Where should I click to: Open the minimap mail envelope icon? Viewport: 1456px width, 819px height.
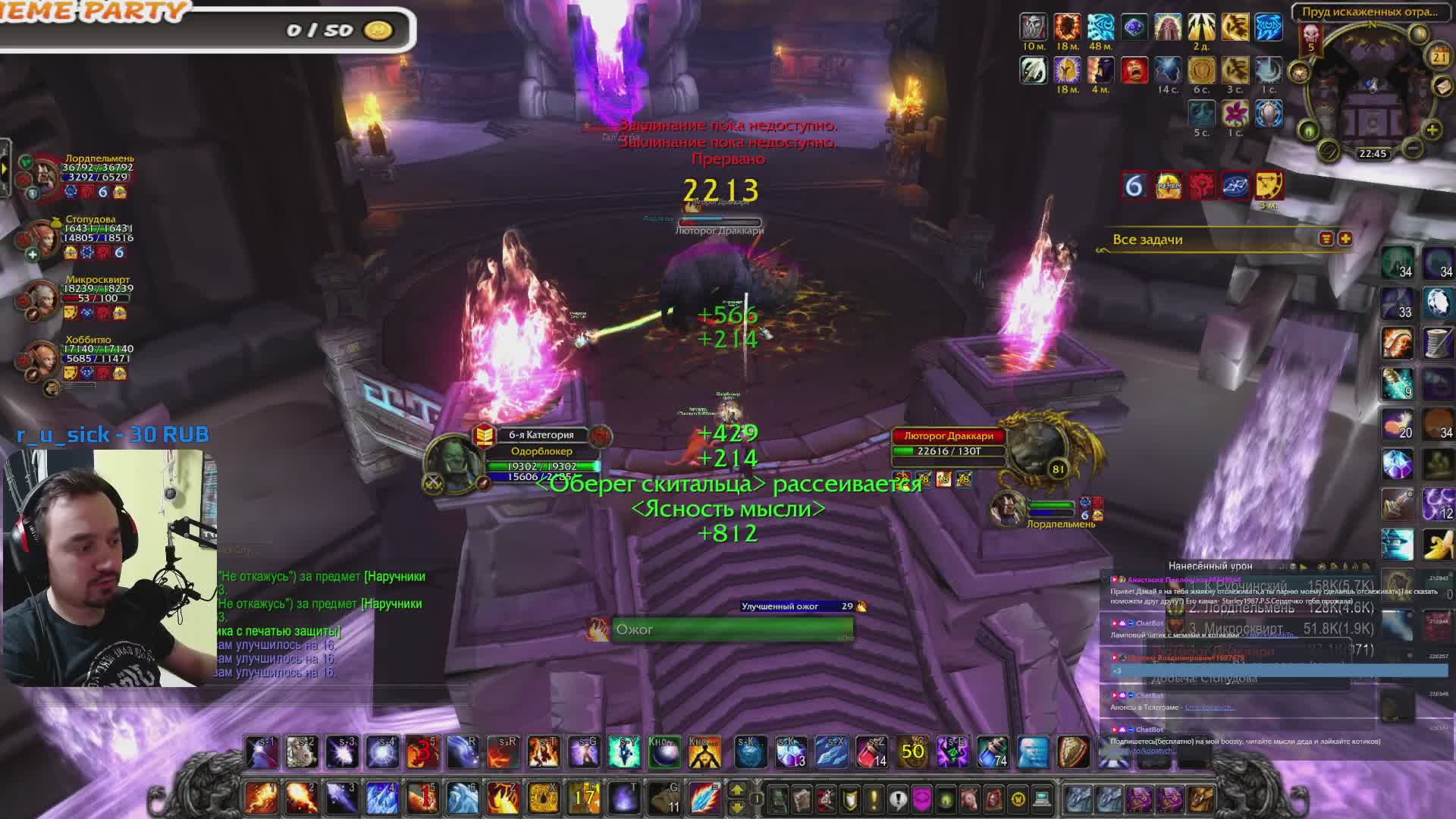[x=1443, y=86]
